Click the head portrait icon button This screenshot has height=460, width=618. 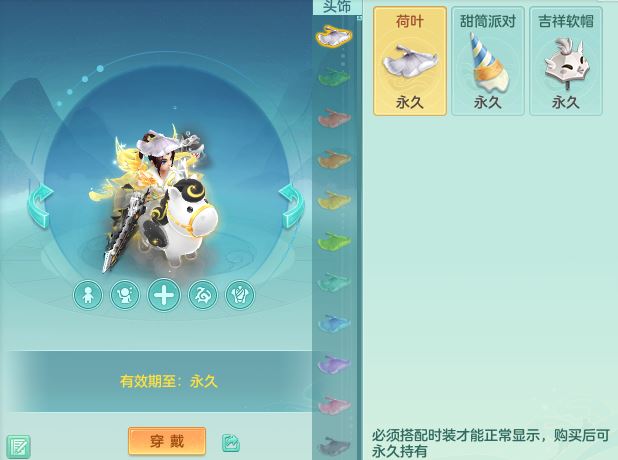pyautogui.click(x=125, y=295)
